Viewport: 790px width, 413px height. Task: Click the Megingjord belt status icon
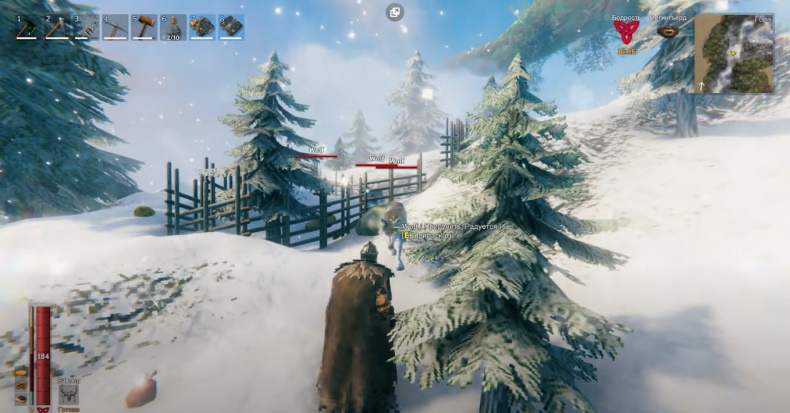[668, 32]
